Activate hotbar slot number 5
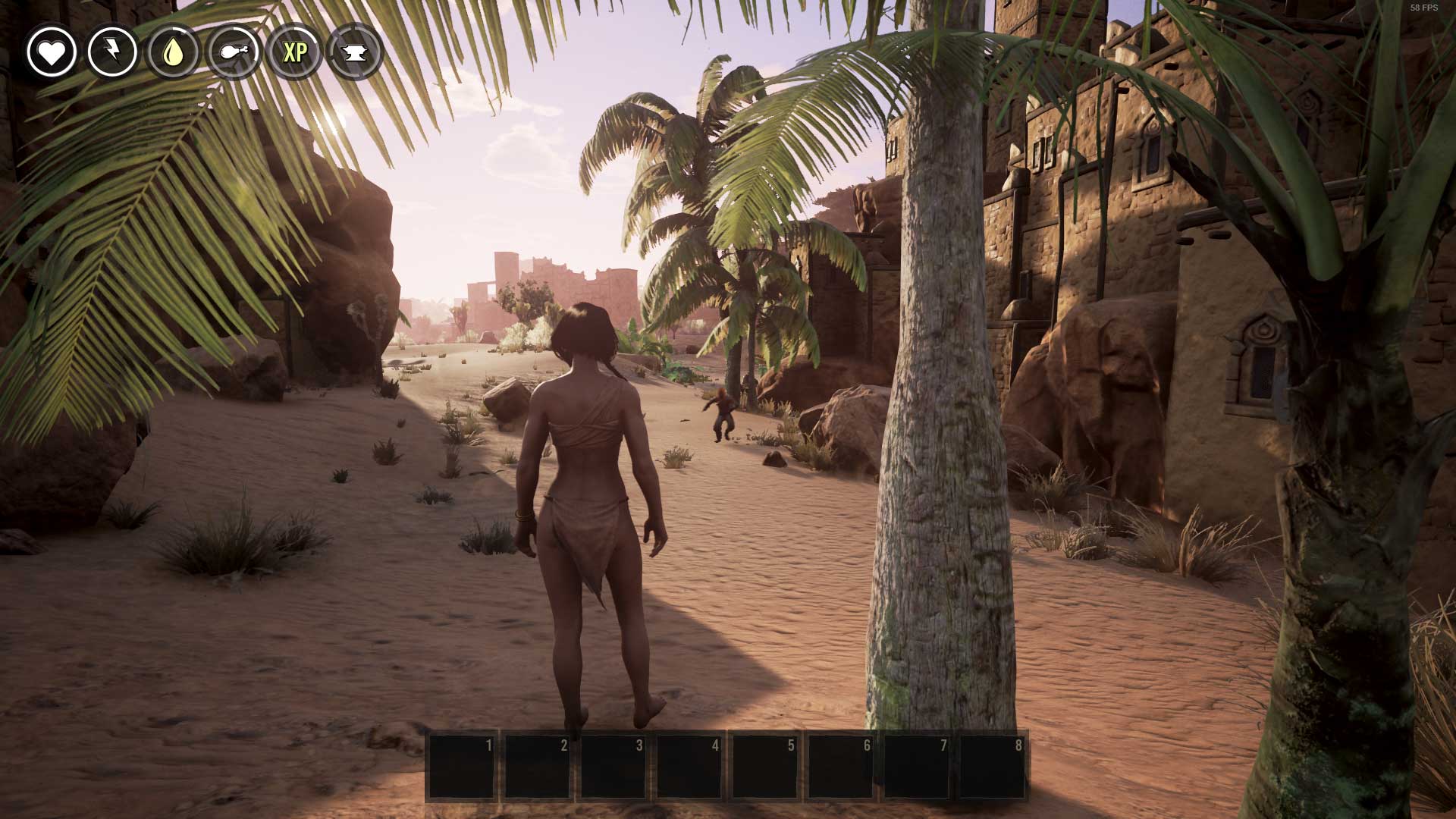The width and height of the screenshot is (1456, 819). pos(765,766)
